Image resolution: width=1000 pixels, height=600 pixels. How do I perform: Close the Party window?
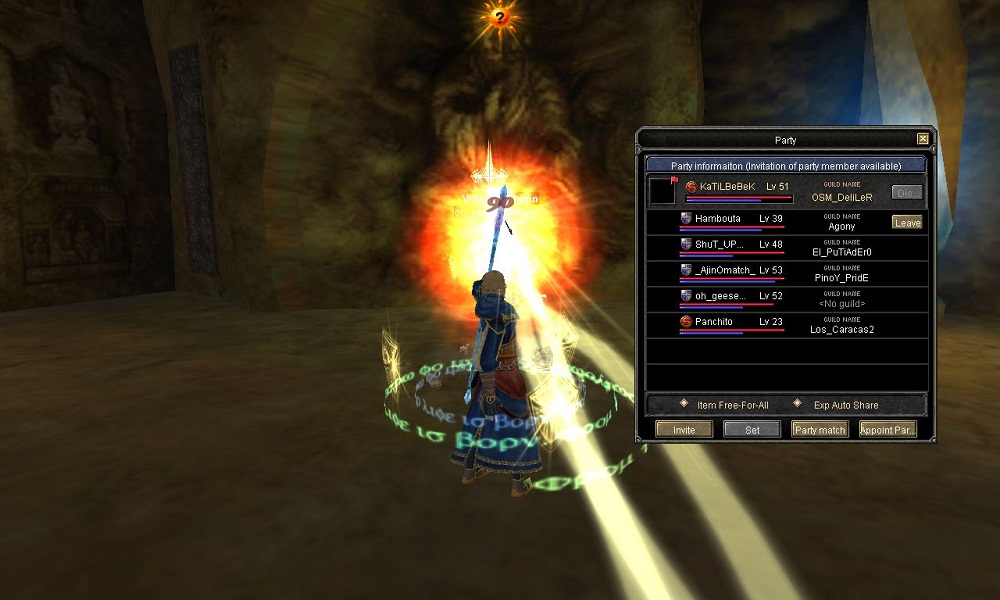pyautogui.click(x=922, y=139)
